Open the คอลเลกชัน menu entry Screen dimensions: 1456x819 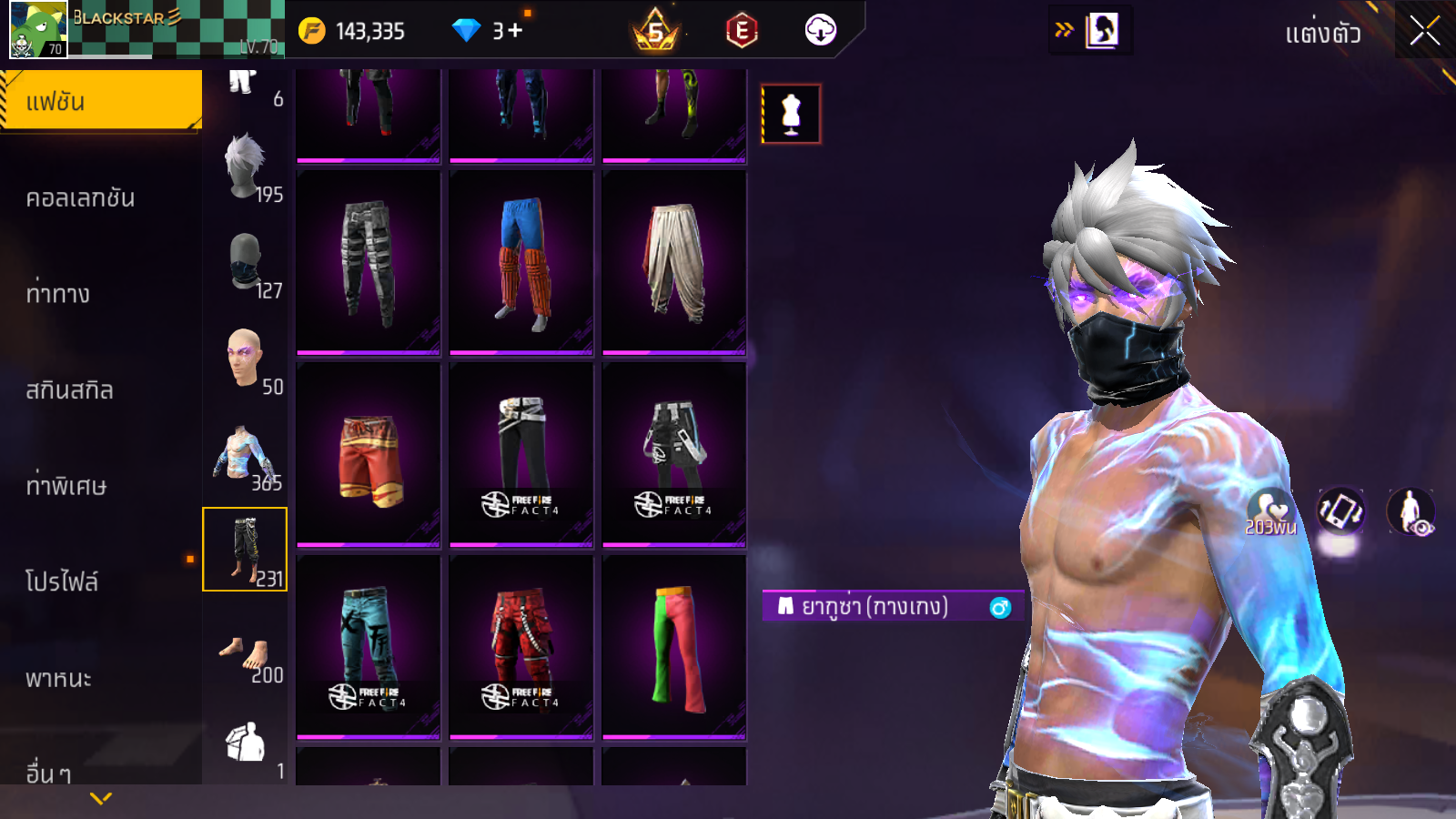pos(81,198)
